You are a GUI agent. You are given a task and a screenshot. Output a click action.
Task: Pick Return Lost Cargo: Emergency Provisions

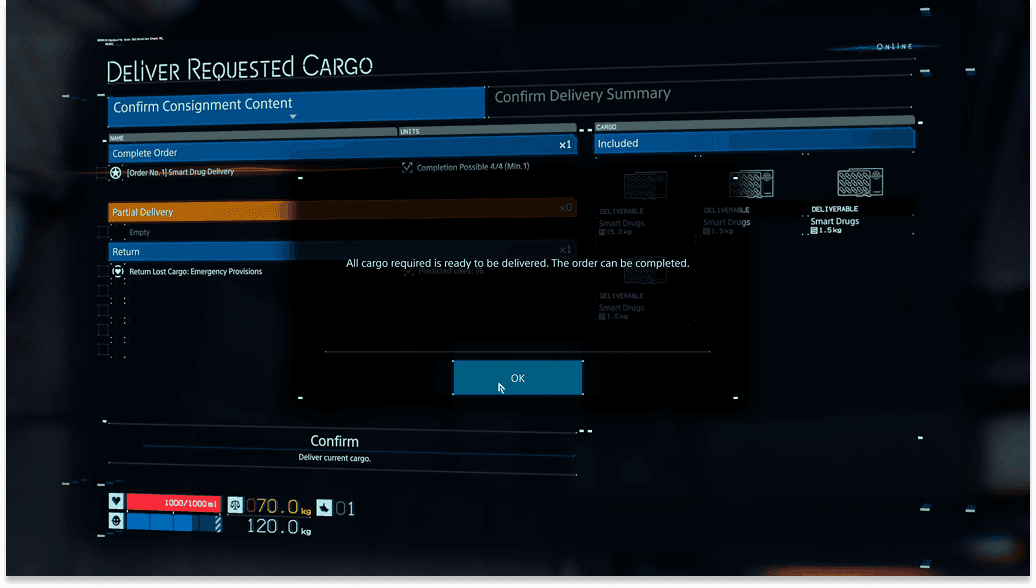(x=195, y=271)
